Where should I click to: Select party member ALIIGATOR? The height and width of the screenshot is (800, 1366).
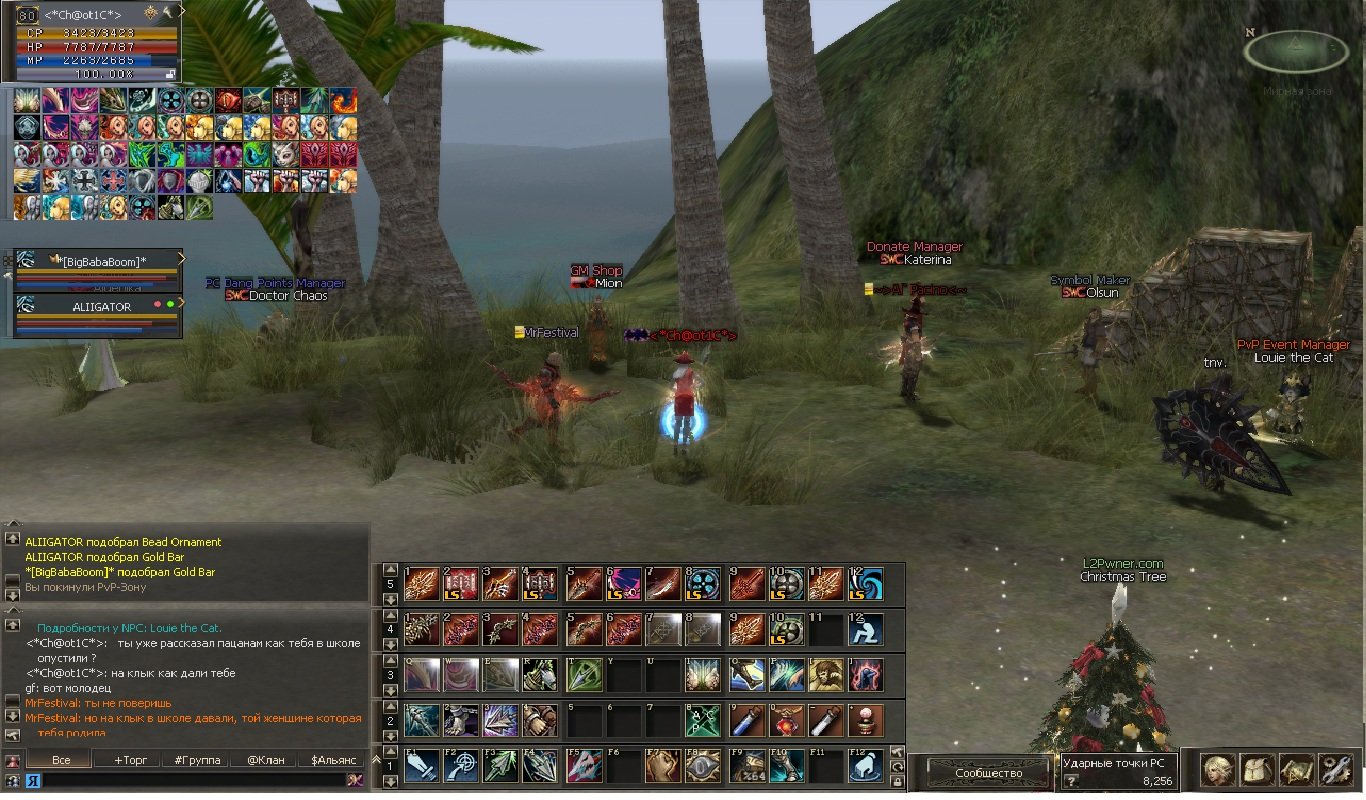pyautogui.click(x=101, y=307)
